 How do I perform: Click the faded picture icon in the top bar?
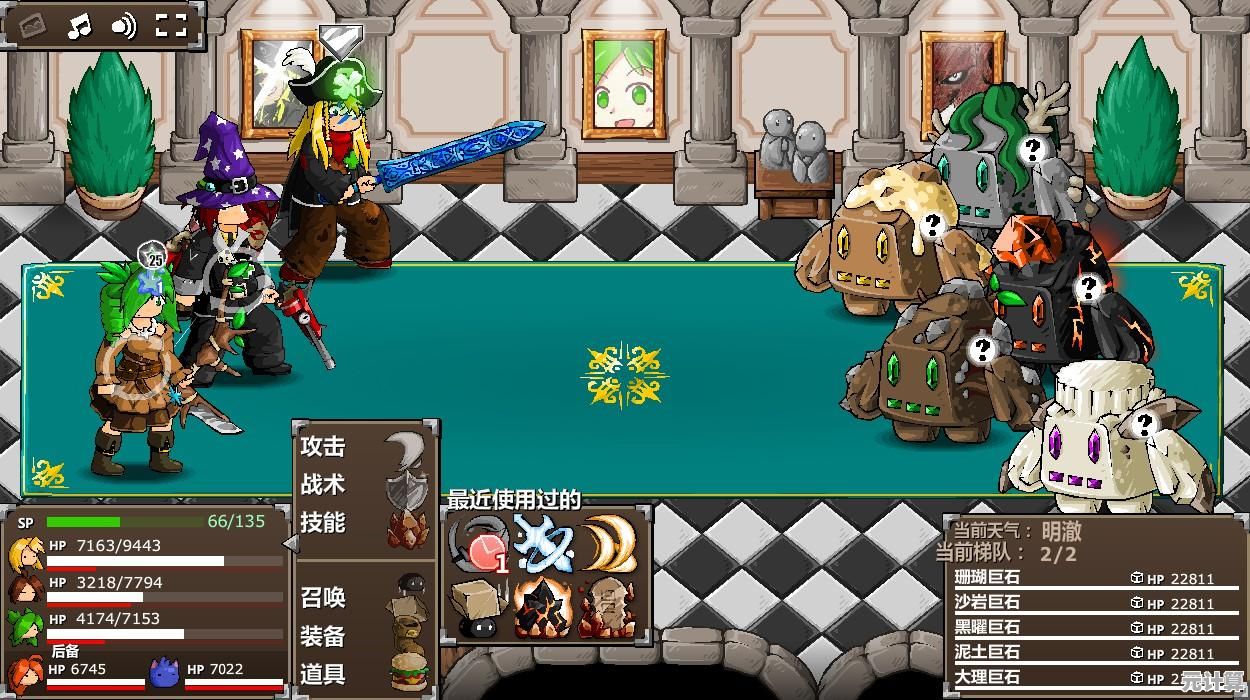click(x=33, y=26)
